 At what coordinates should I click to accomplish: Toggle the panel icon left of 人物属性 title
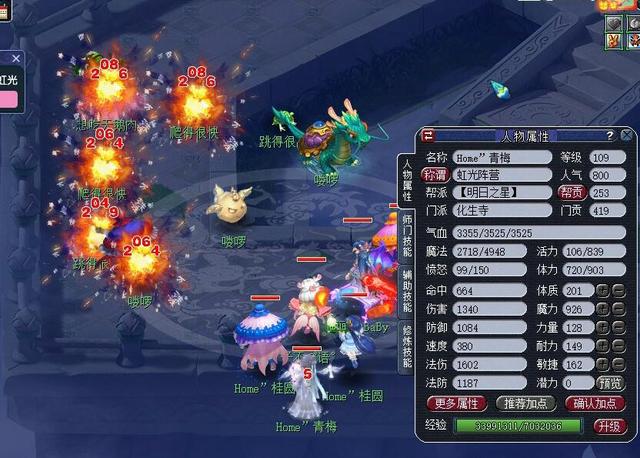(x=428, y=136)
